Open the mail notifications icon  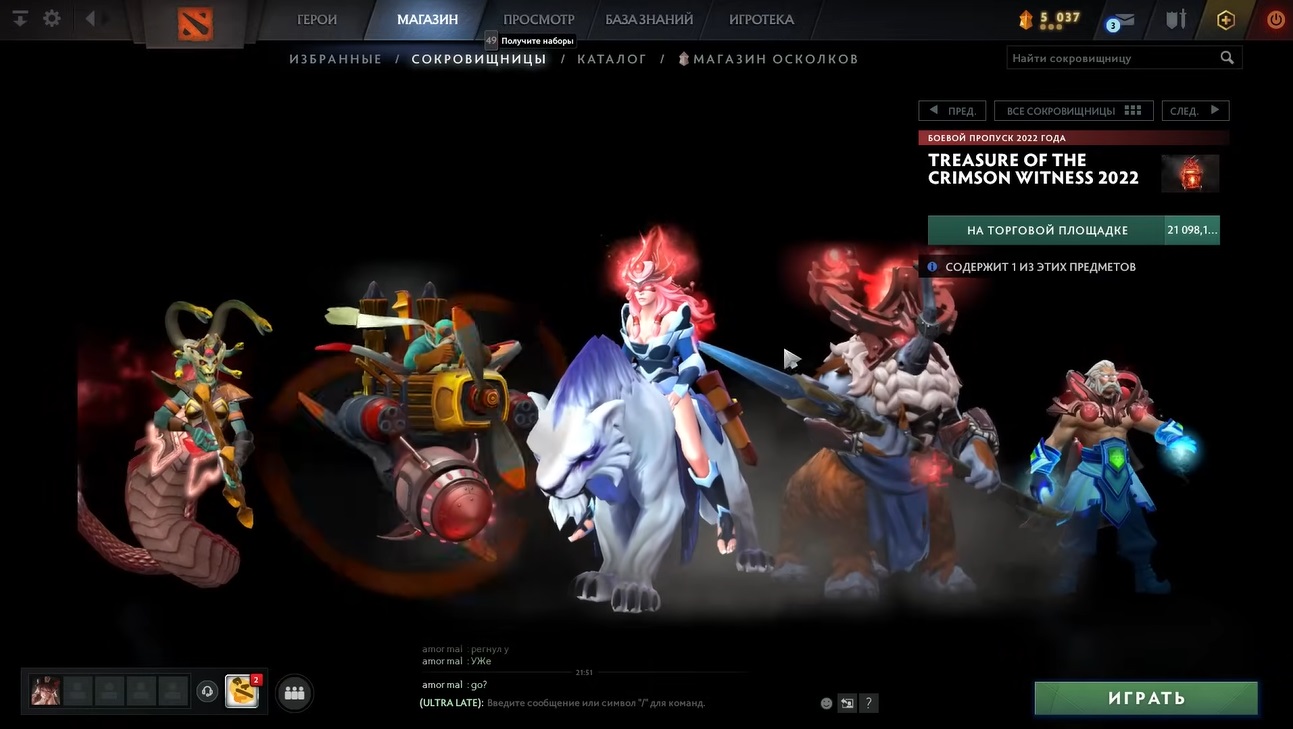(1121, 20)
